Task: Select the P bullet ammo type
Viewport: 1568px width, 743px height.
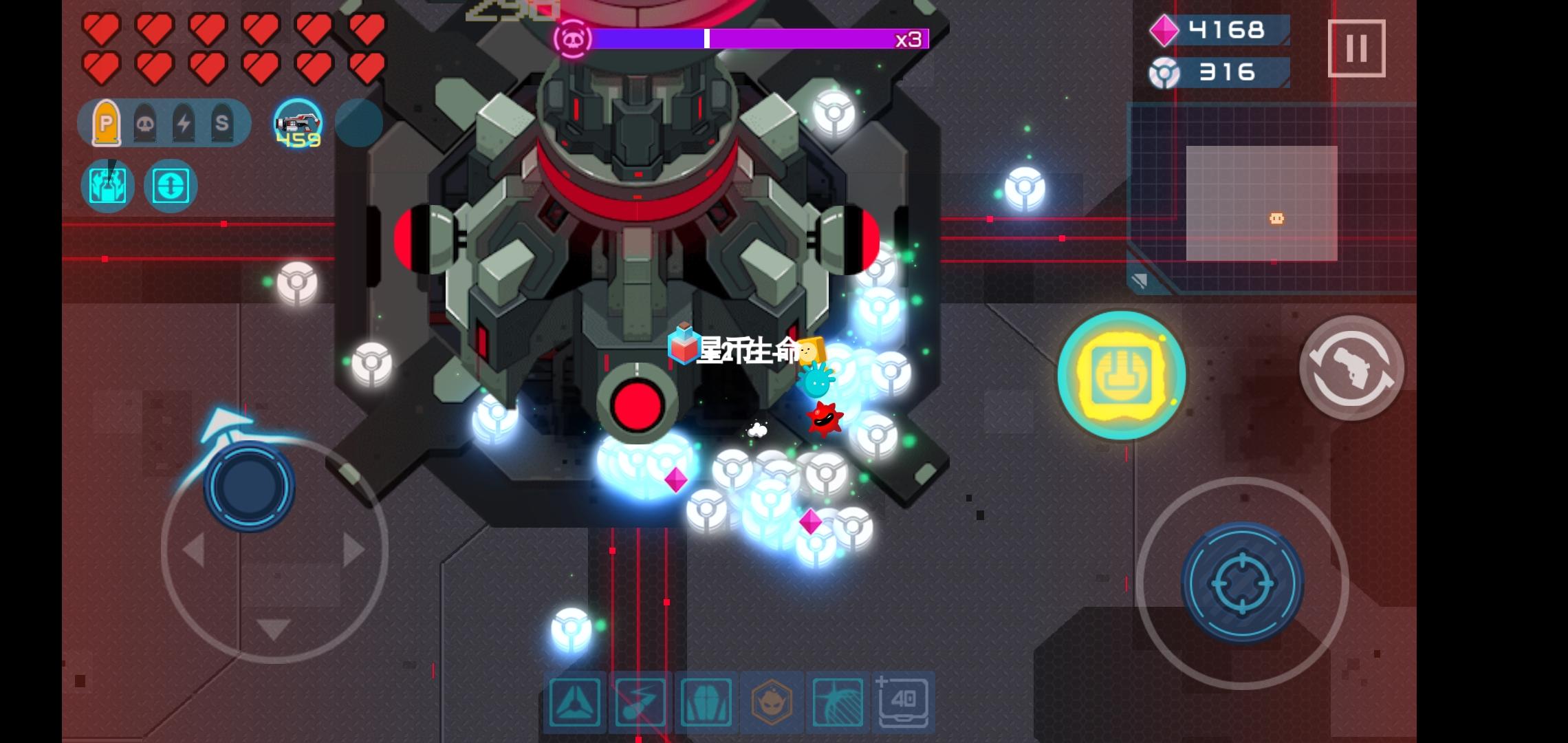Action: click(107, 123)
